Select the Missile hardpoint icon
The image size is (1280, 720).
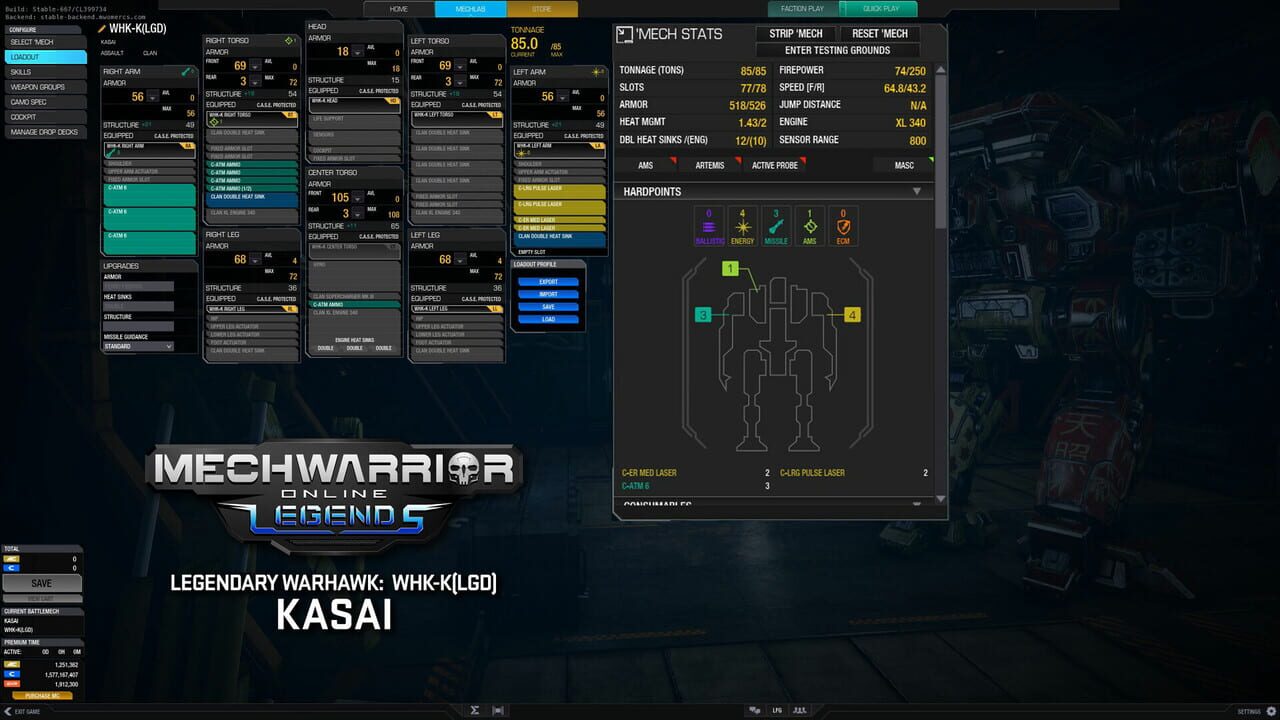[x=775, y=226]
